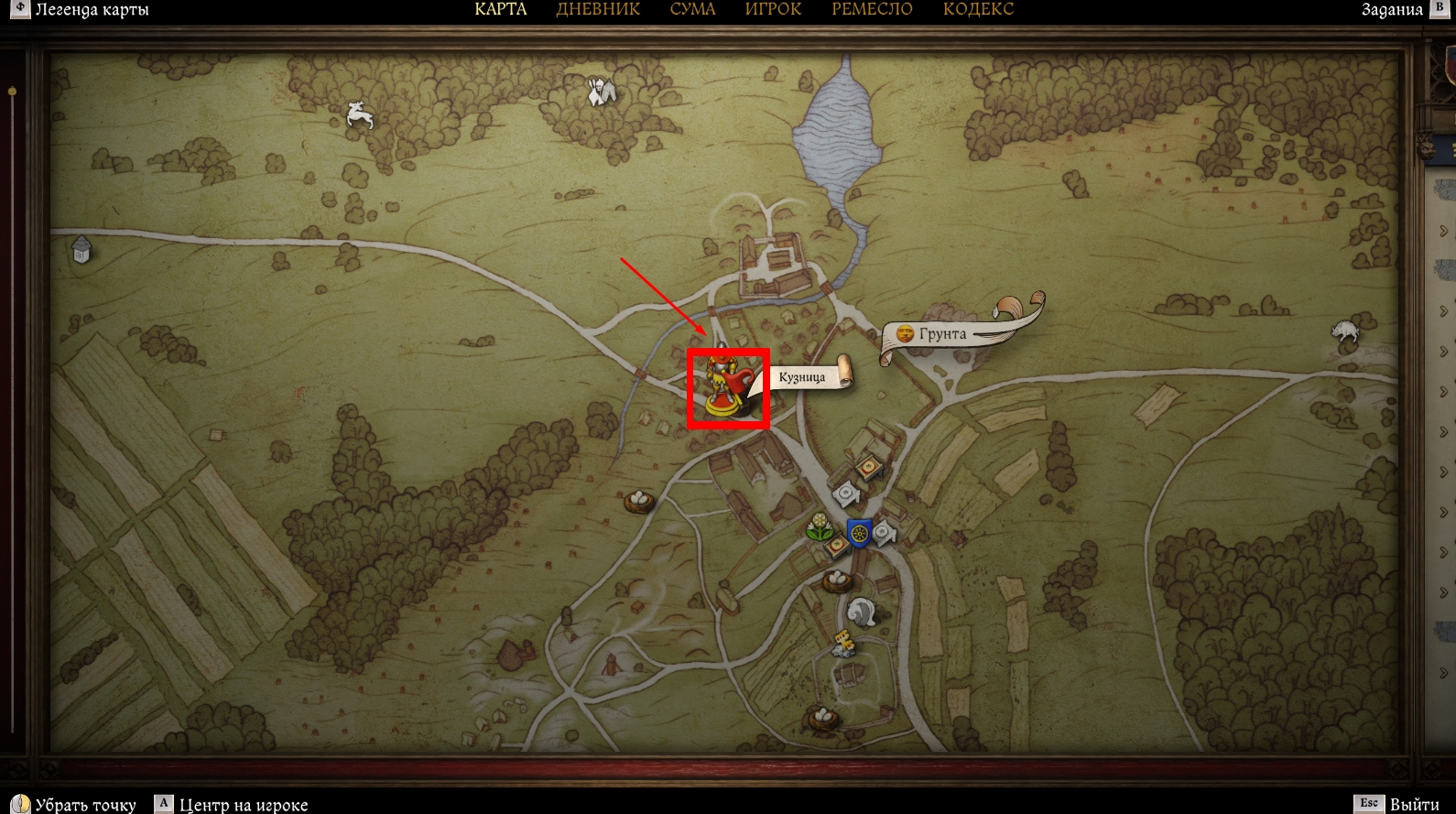Click the flower herb marker
Image resolution: width=1456 pixels, height=814 pixels.
[x=820, y=526]
